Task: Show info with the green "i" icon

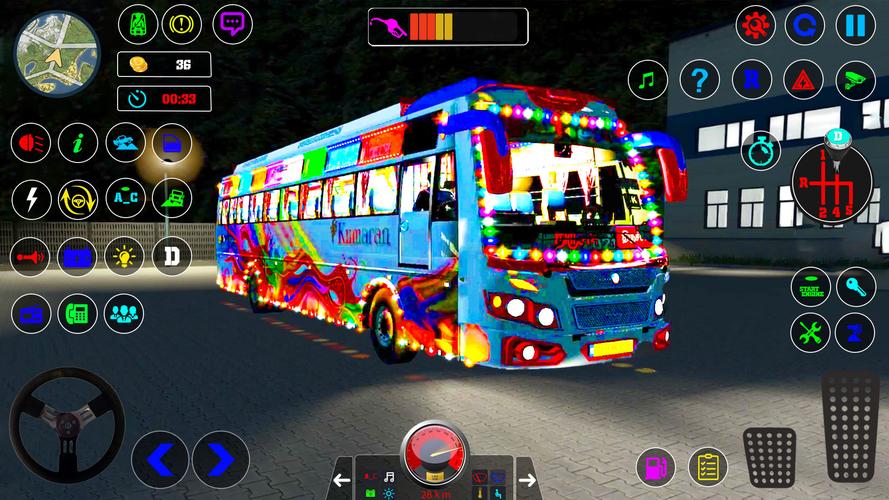Action: coord(77,143)
